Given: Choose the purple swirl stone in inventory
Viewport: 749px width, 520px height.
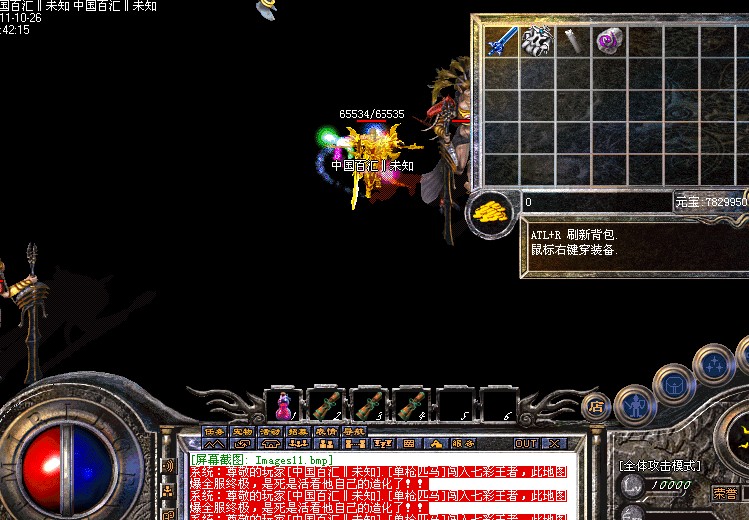Looking at the screenshot, I should pyautogui.click(x=608, y=41).
